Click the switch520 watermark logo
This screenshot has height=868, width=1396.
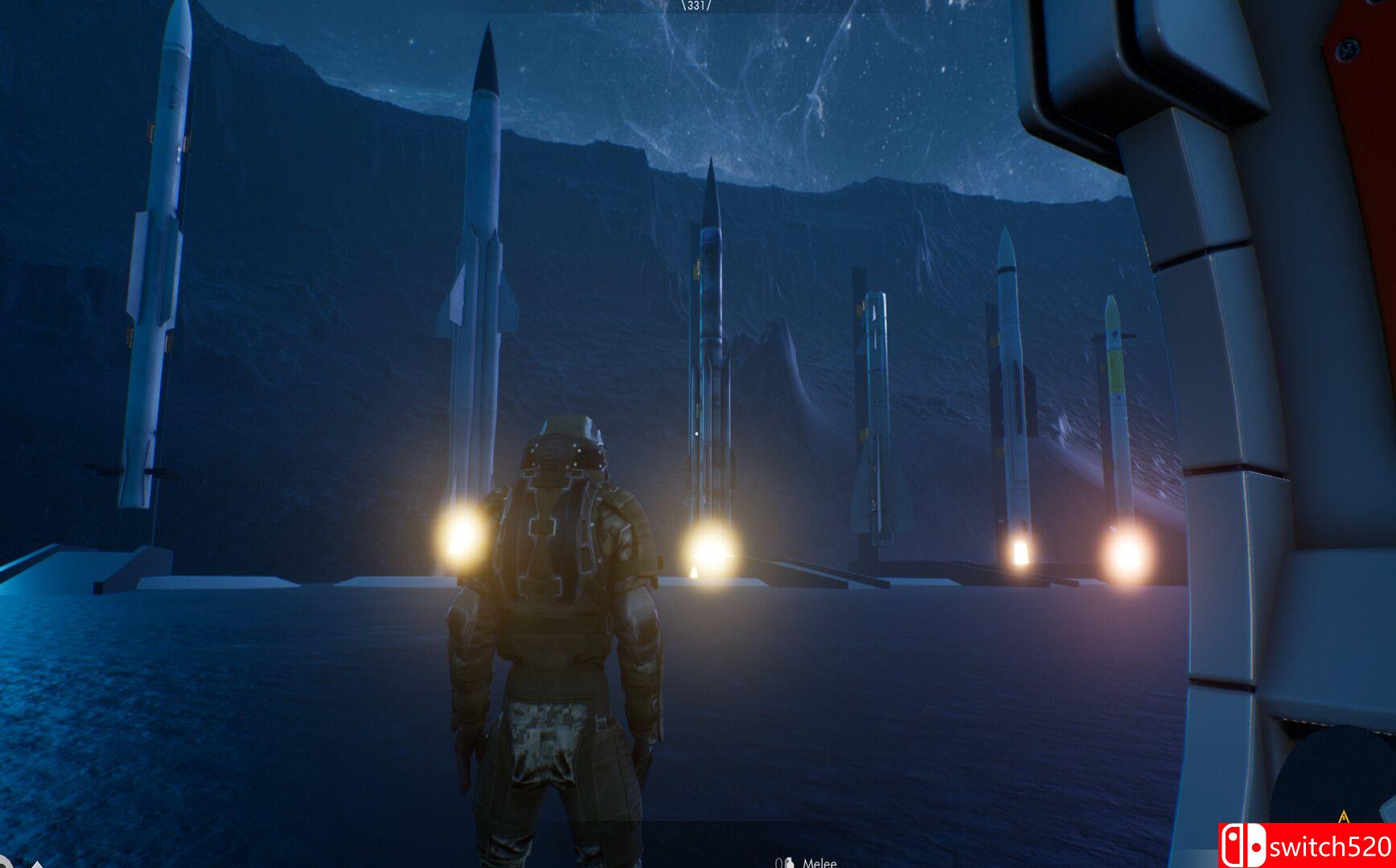pyautogui.click(x=1306, y=845)
